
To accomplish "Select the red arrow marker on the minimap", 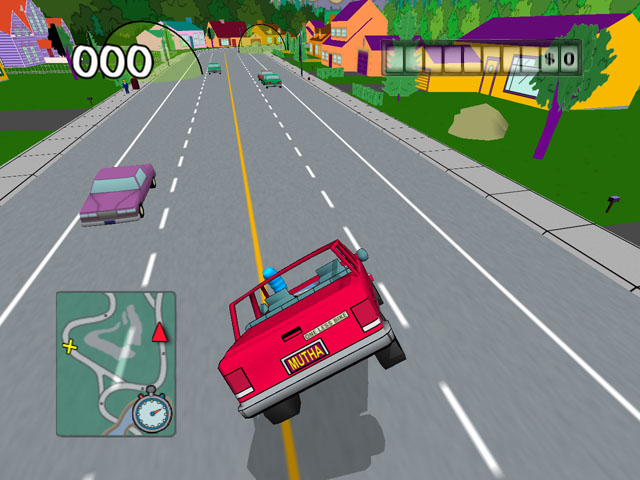I will tap(159, 332).
